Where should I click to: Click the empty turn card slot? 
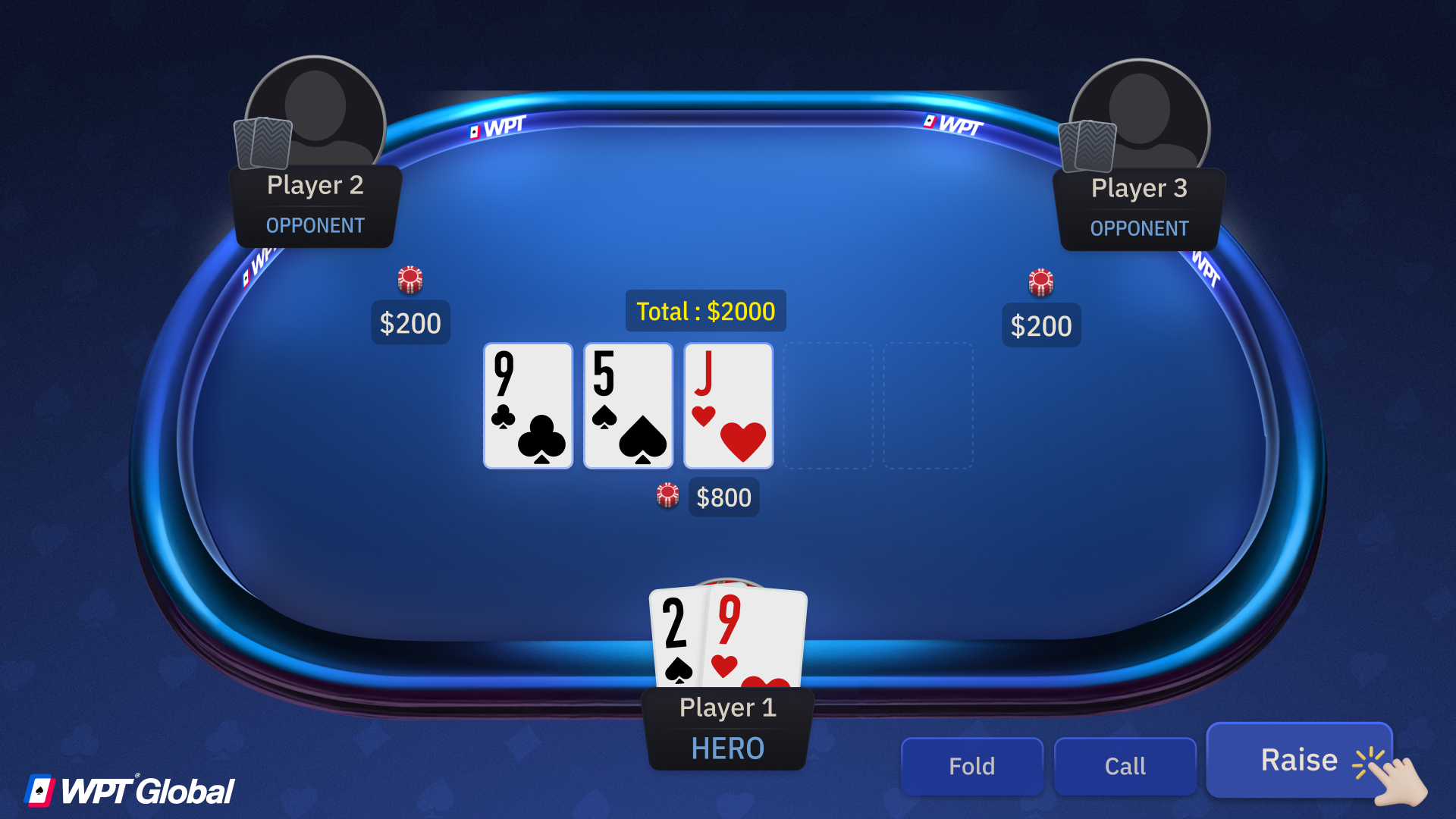tap(828, 406)
